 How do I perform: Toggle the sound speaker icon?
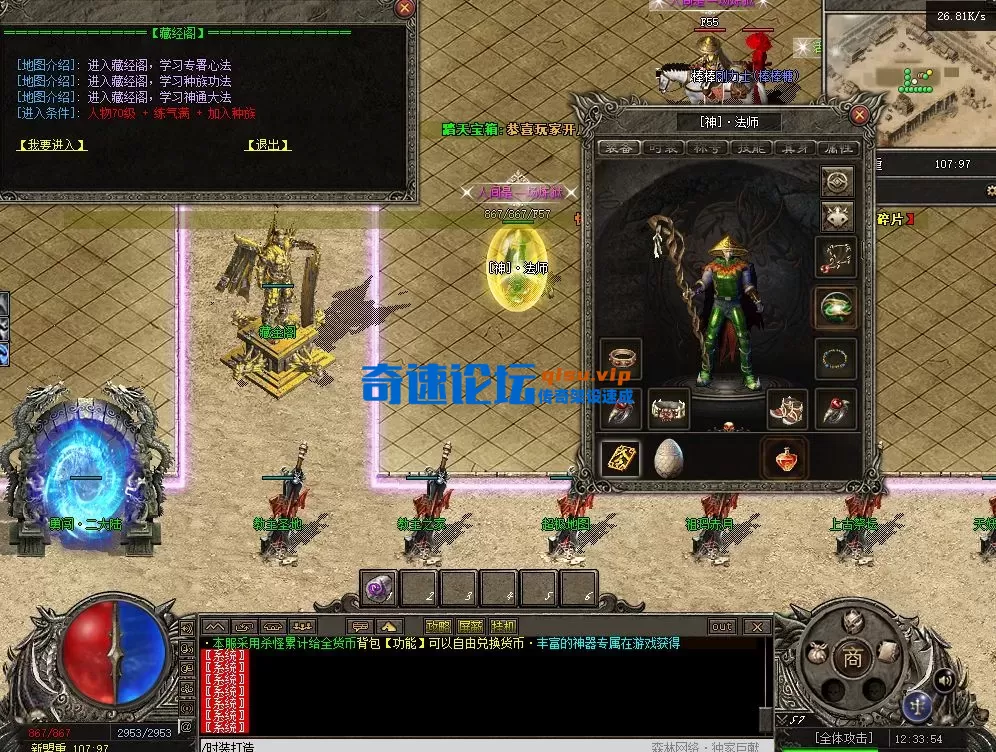tap(943, 680)
